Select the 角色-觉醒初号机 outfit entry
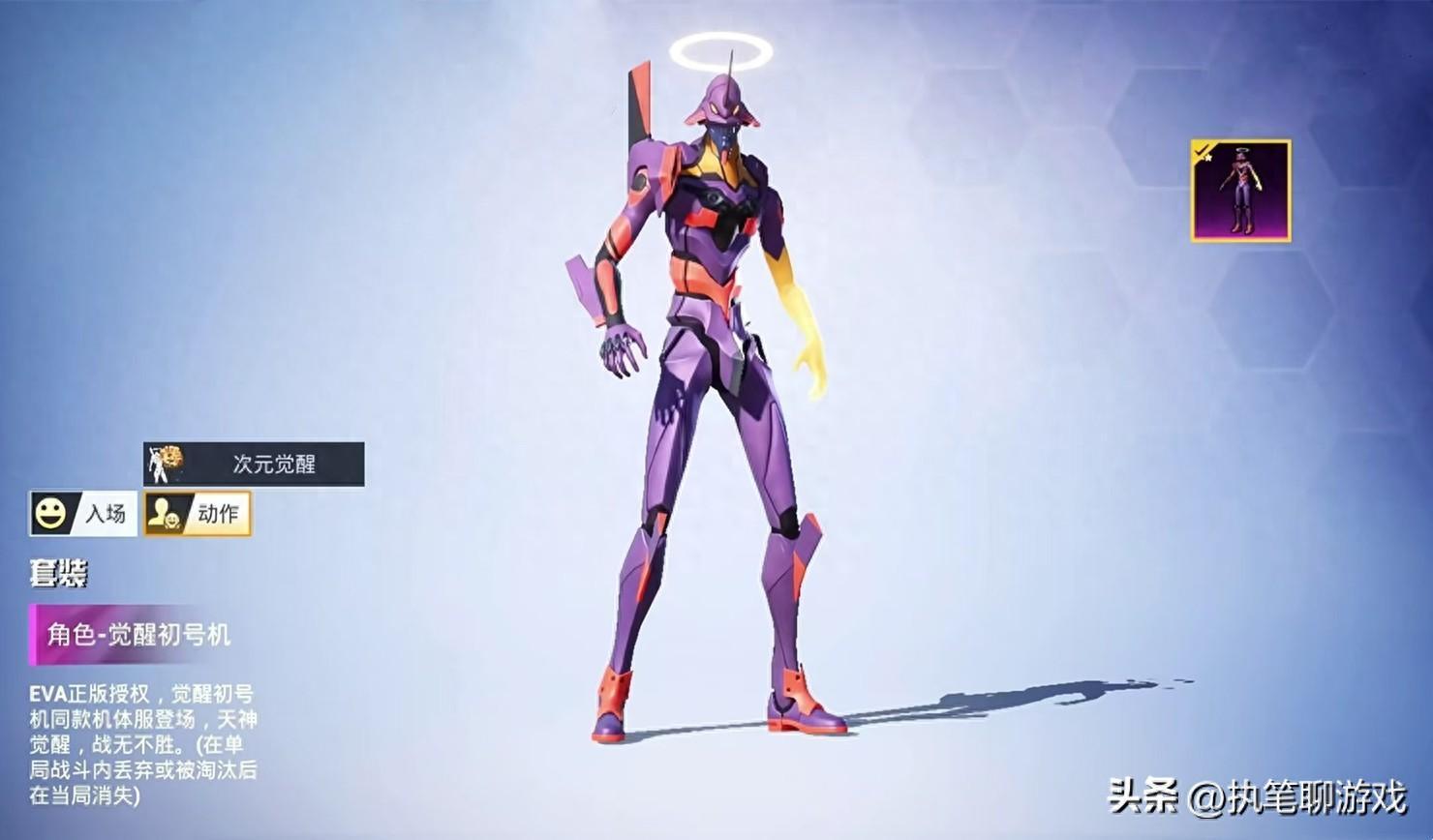 [x=134, y=635]
